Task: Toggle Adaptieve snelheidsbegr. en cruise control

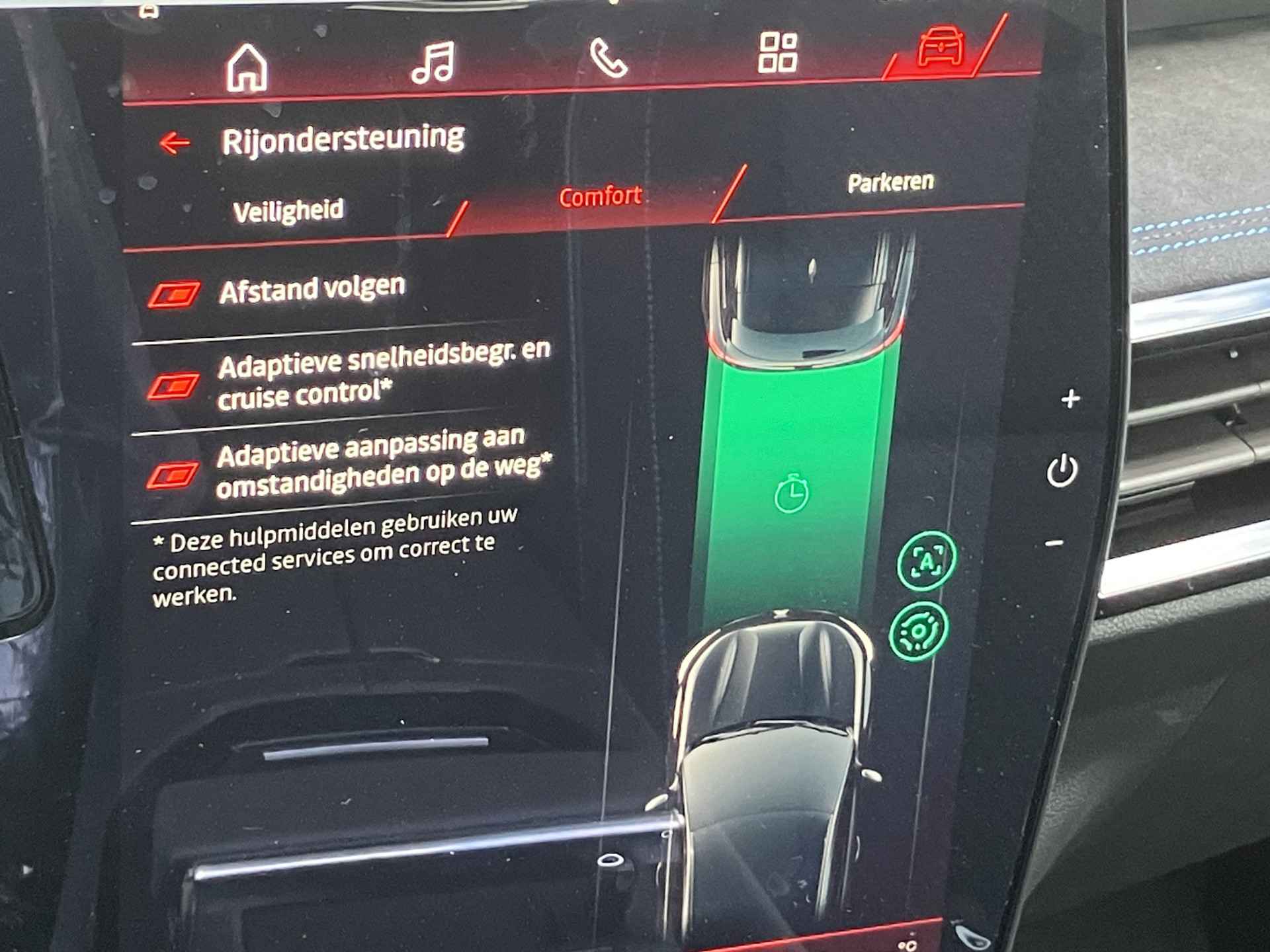Action: click(x=173, y=386)
